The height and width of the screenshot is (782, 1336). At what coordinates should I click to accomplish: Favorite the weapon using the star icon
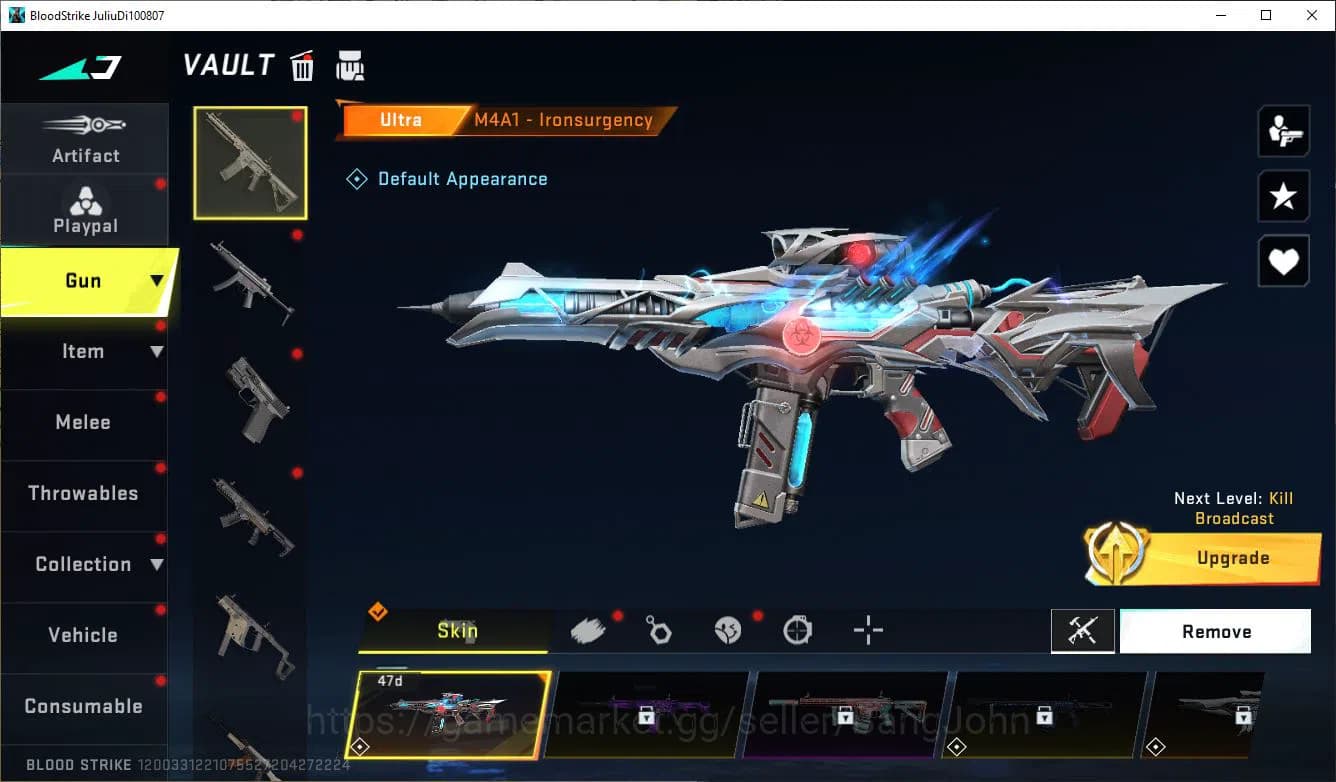pyautogui.click(x=1284, y=196)
